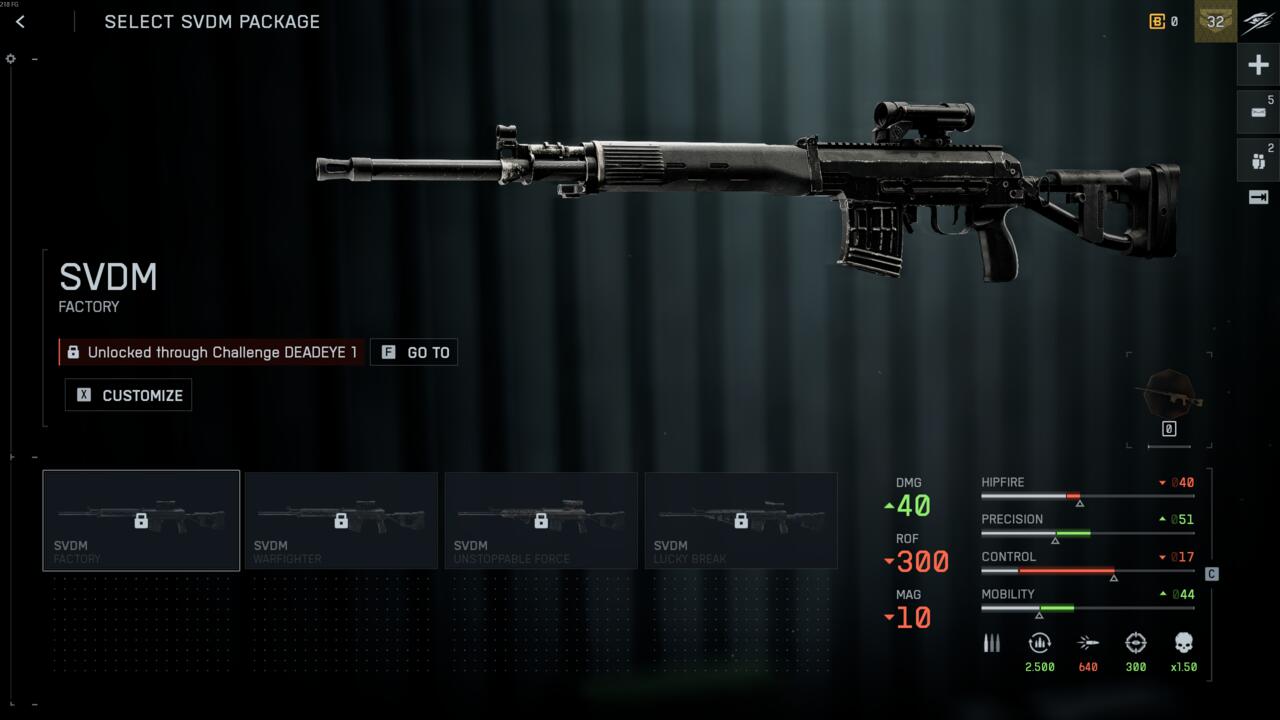1280x720 pixels.
Task: Click the B currency balance icon
Action: 1157,21
